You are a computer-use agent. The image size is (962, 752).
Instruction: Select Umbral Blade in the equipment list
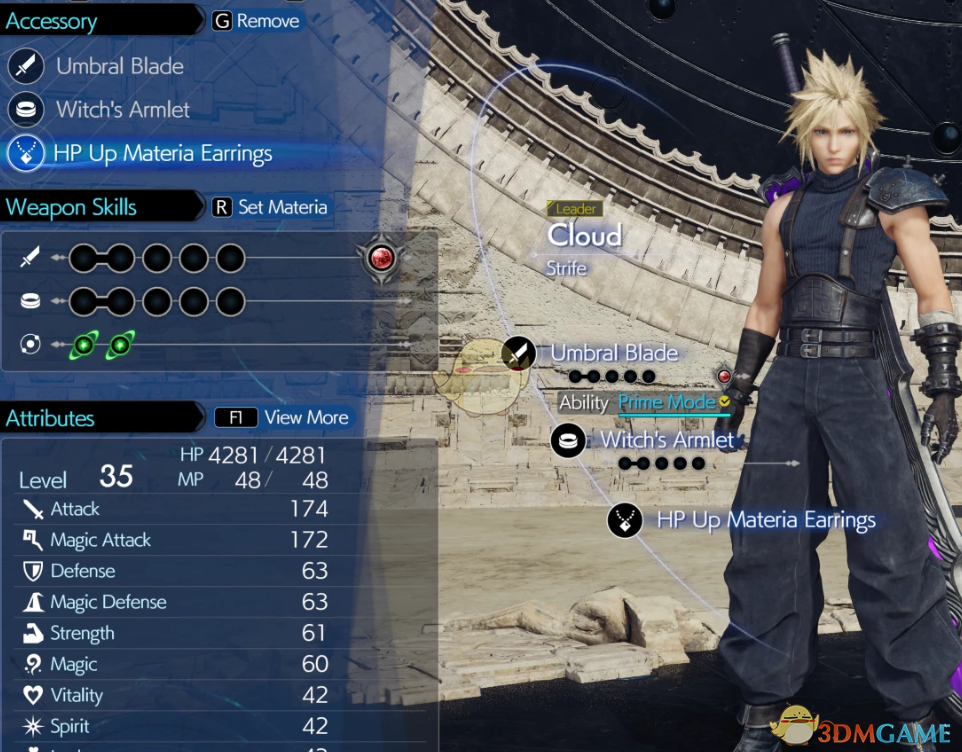[x=119, y=67]
